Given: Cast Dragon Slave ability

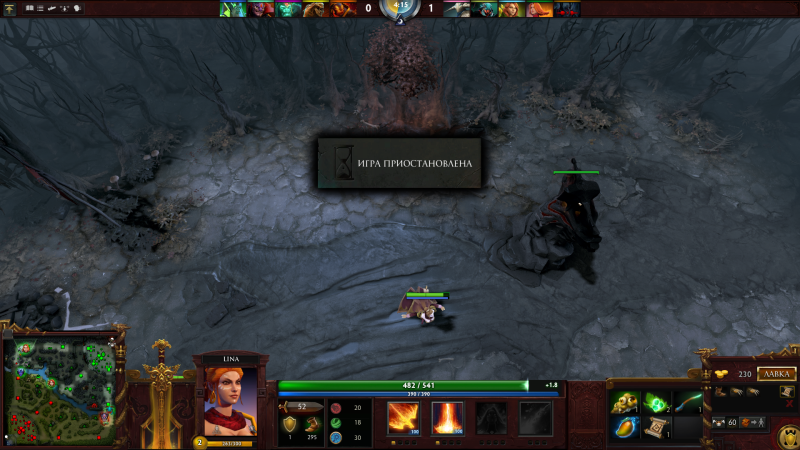Looking at the screenshot, I should pos(403,418).
